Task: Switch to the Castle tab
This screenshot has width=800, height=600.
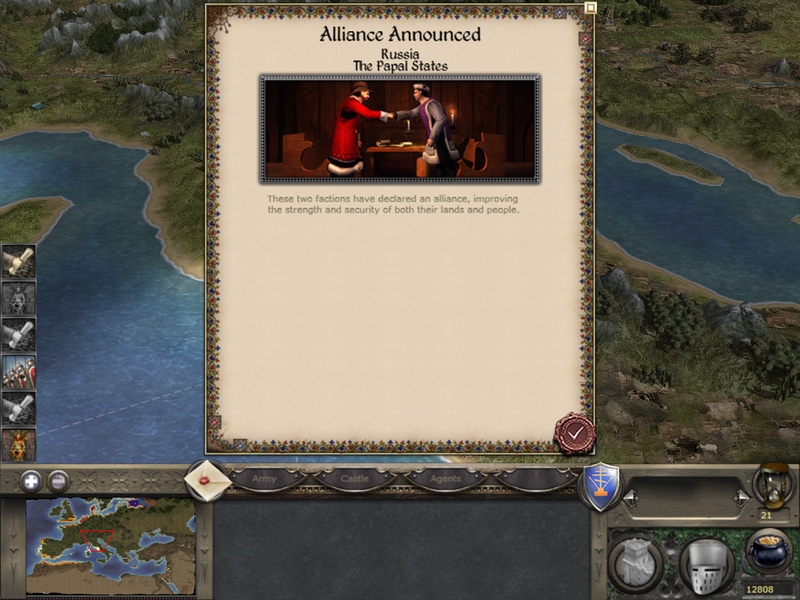Action: pyautogui.click(x=355, y=479)
